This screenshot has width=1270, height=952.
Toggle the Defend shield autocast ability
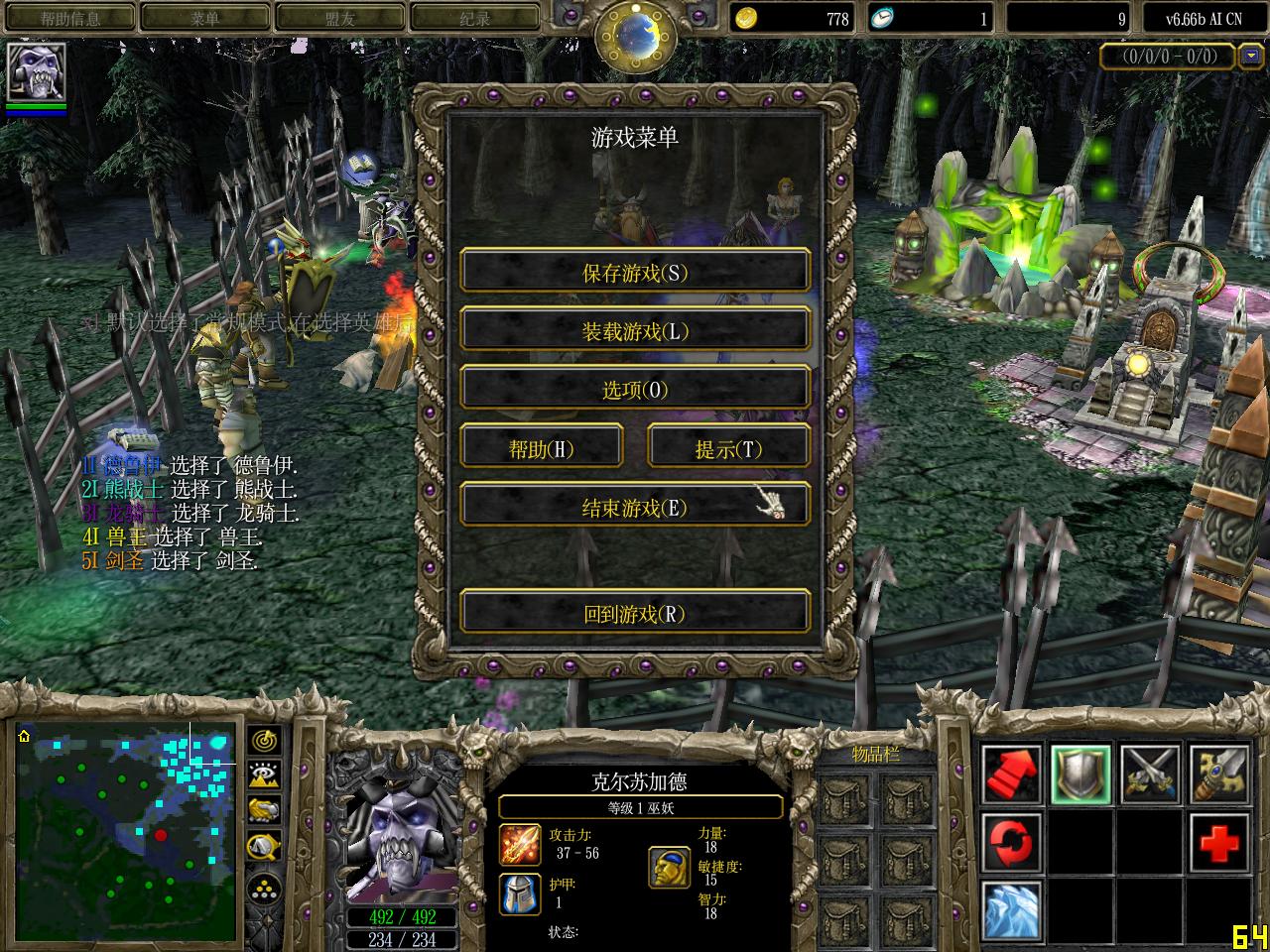click(1080, 774)
